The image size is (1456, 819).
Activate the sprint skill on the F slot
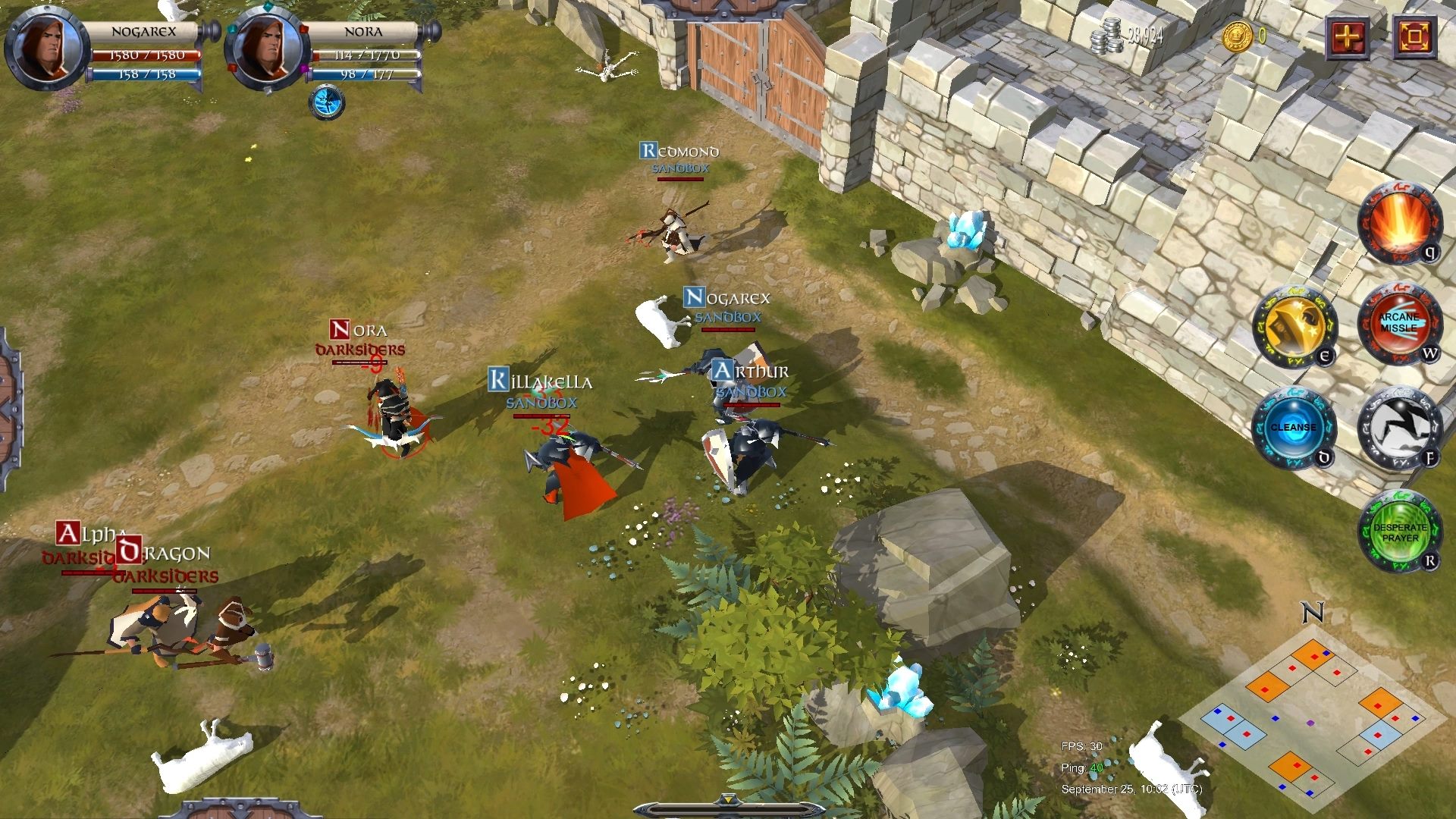tap(1401, 427)
